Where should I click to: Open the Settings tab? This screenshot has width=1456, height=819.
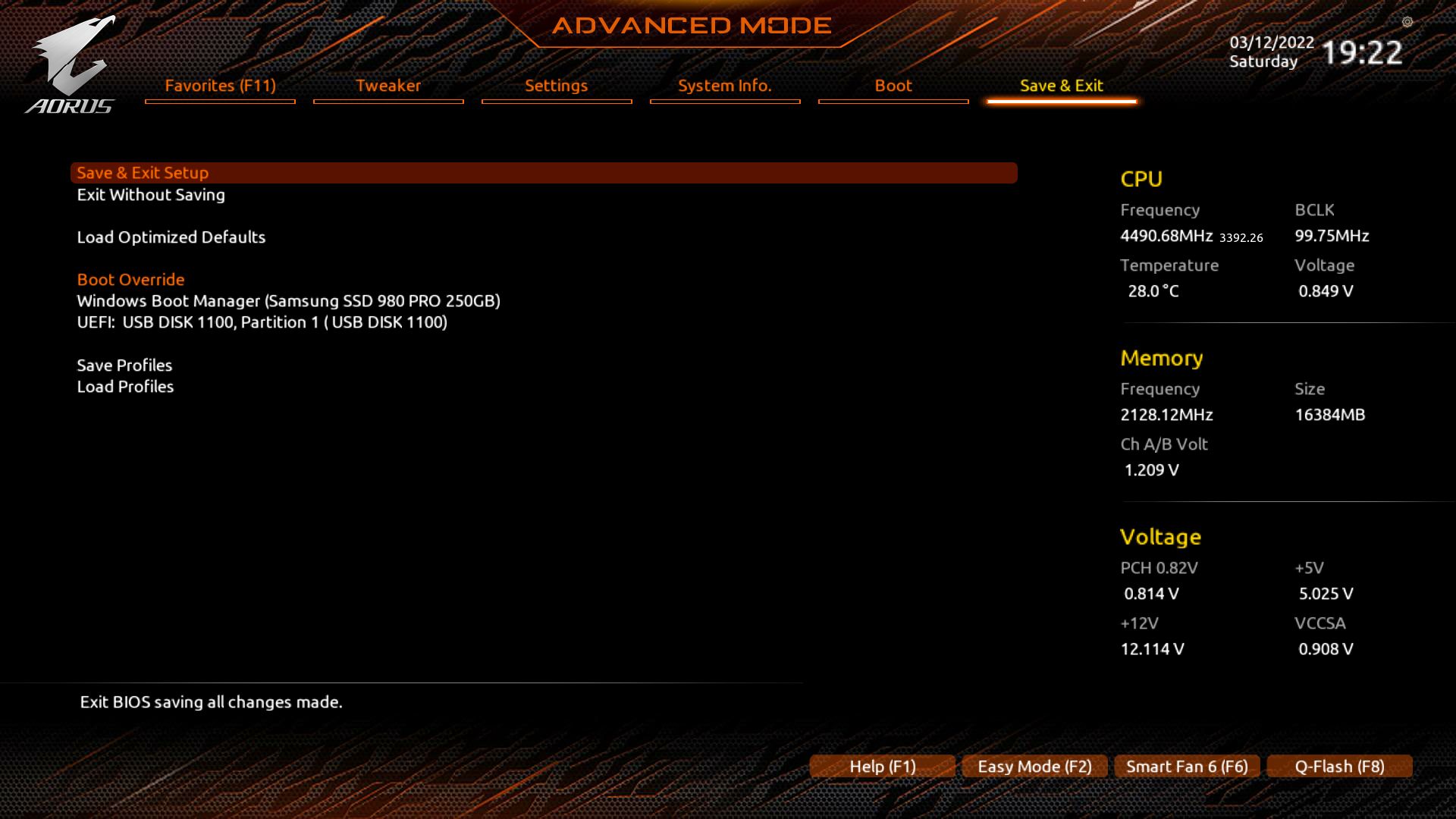[556, 86]
